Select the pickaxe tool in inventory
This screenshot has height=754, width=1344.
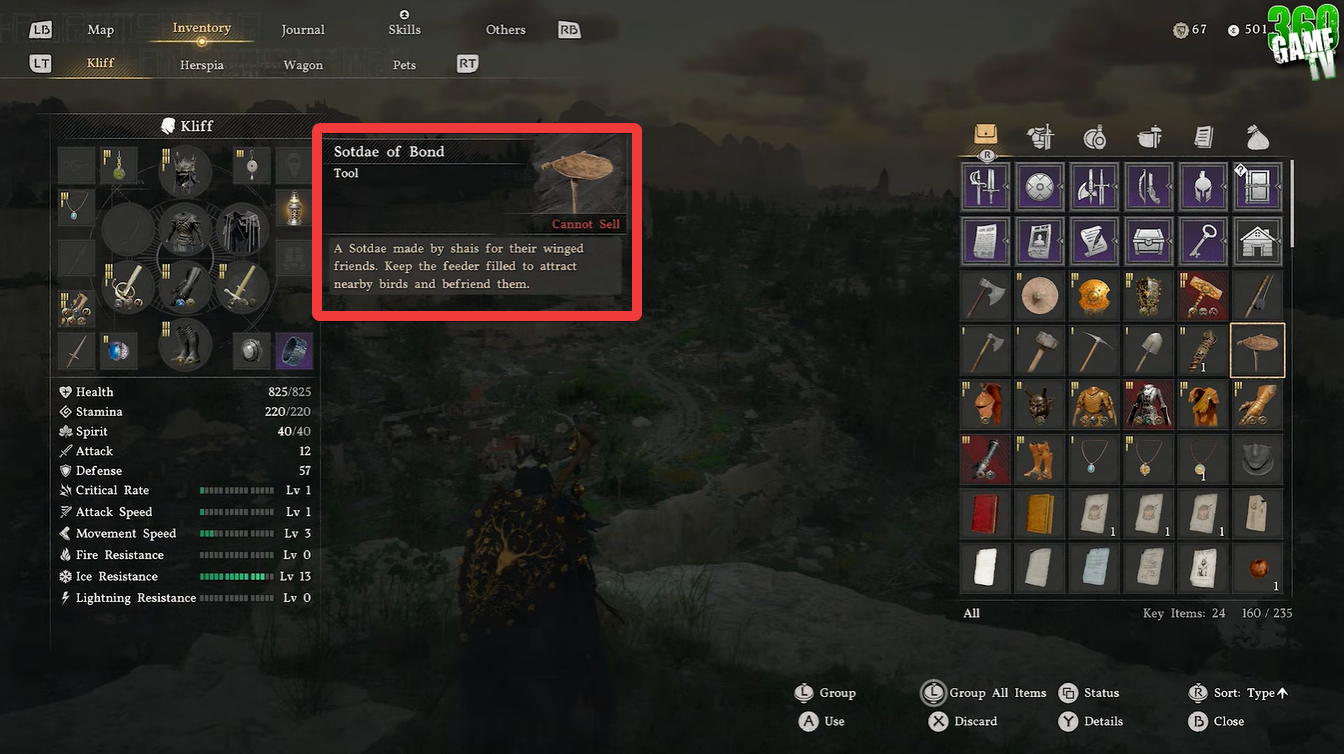point(1094,350)
